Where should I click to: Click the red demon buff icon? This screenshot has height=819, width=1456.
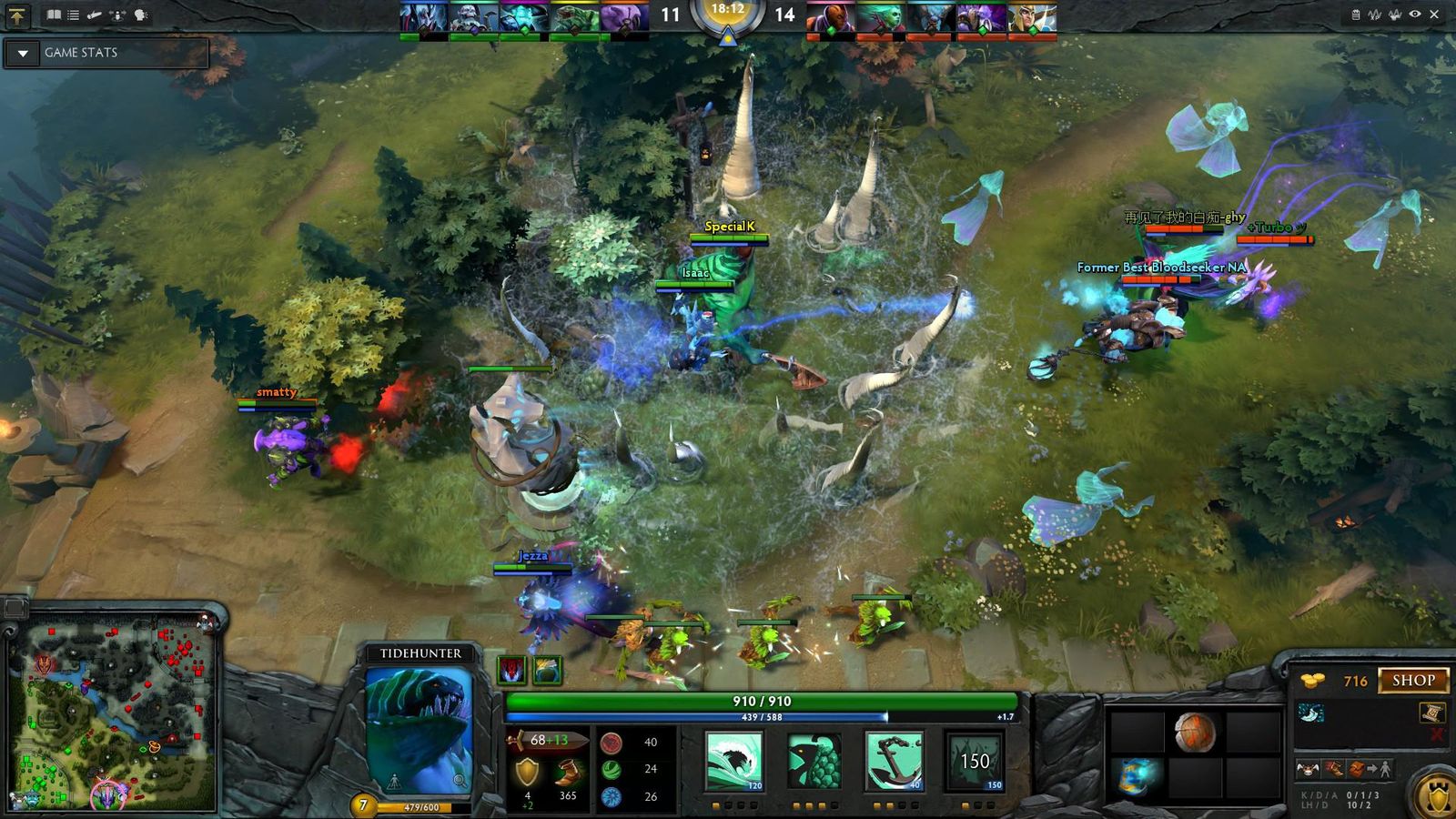pos(512,671)
